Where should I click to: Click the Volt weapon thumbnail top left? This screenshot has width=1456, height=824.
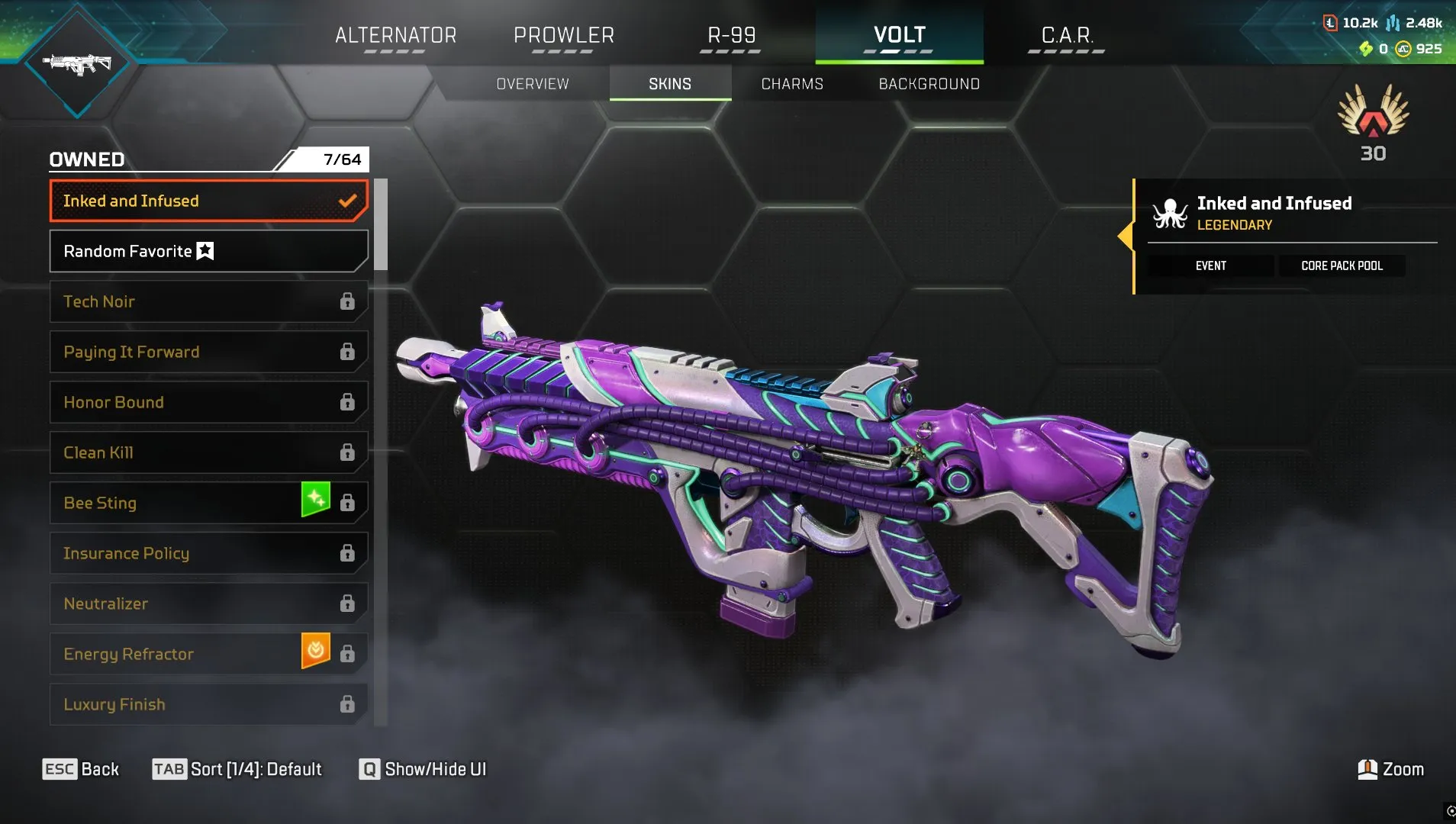pos(76,63)
